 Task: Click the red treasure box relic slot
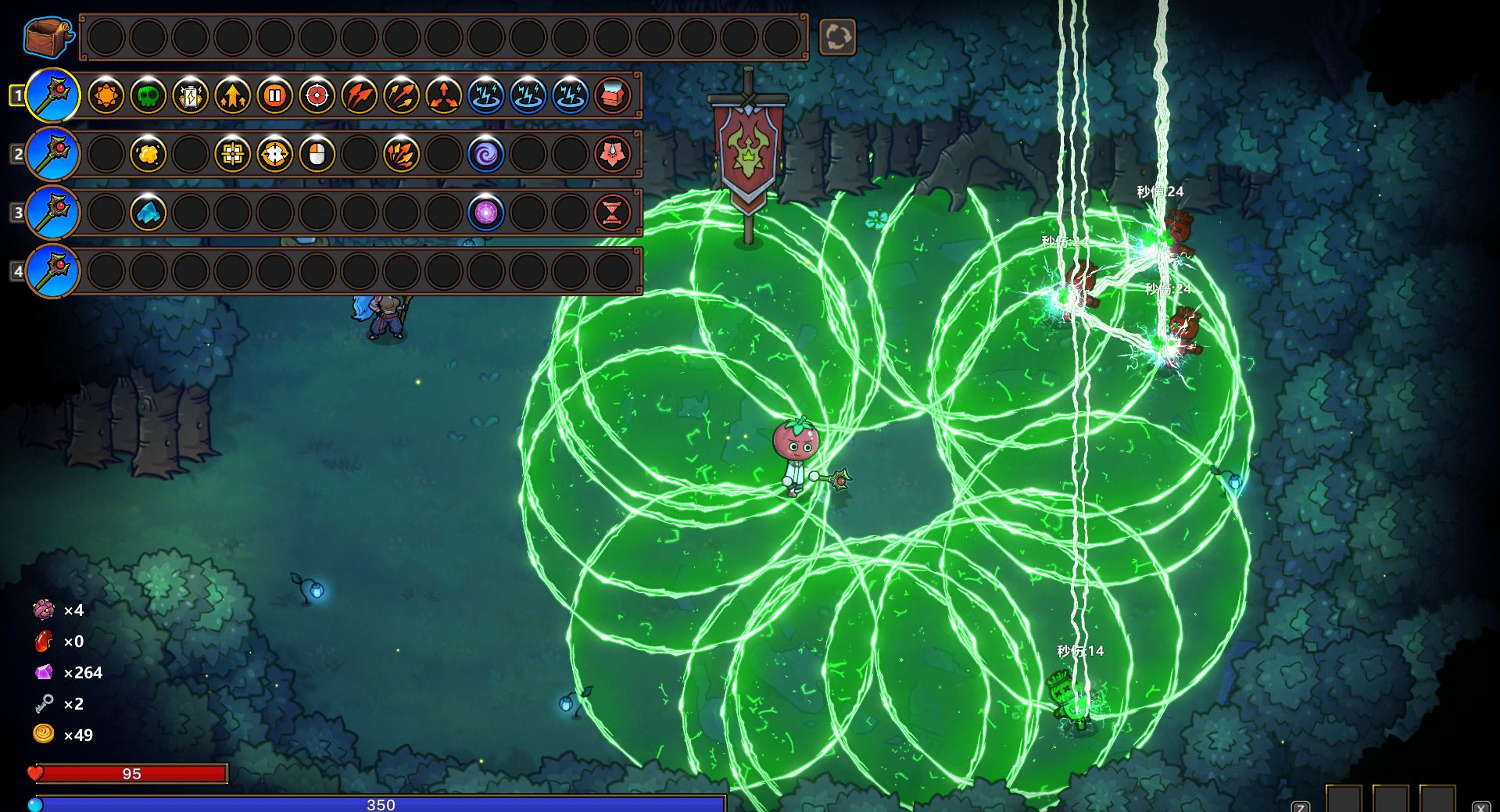(612, 96)
